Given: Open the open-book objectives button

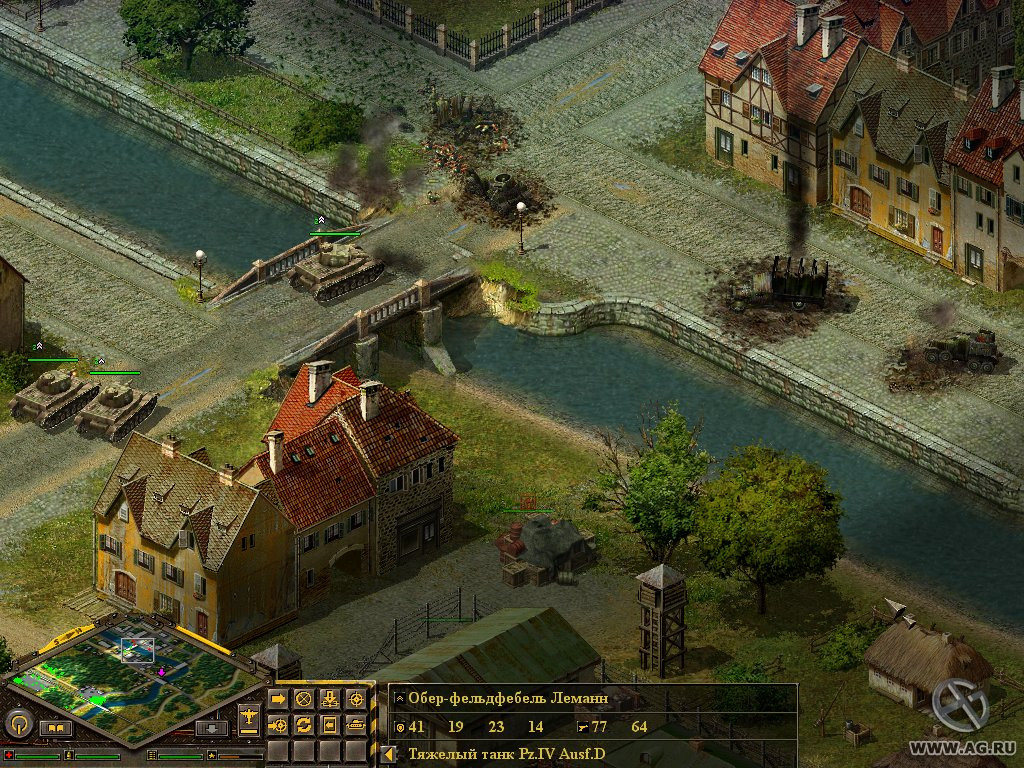Looking at the screenshot, I should click(56, 728).
